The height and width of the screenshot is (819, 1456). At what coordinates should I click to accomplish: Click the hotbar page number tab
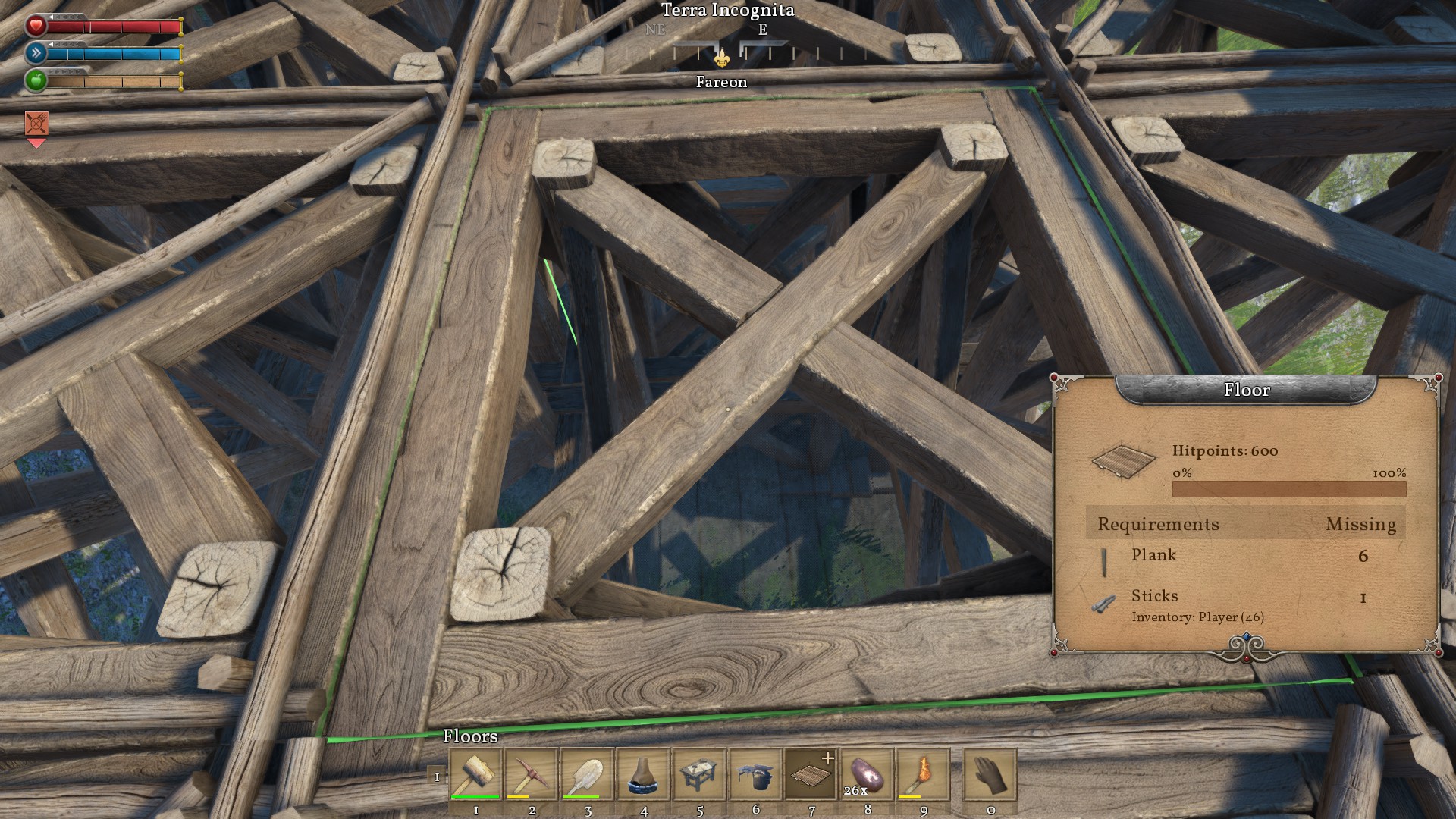tap(437, 777)
